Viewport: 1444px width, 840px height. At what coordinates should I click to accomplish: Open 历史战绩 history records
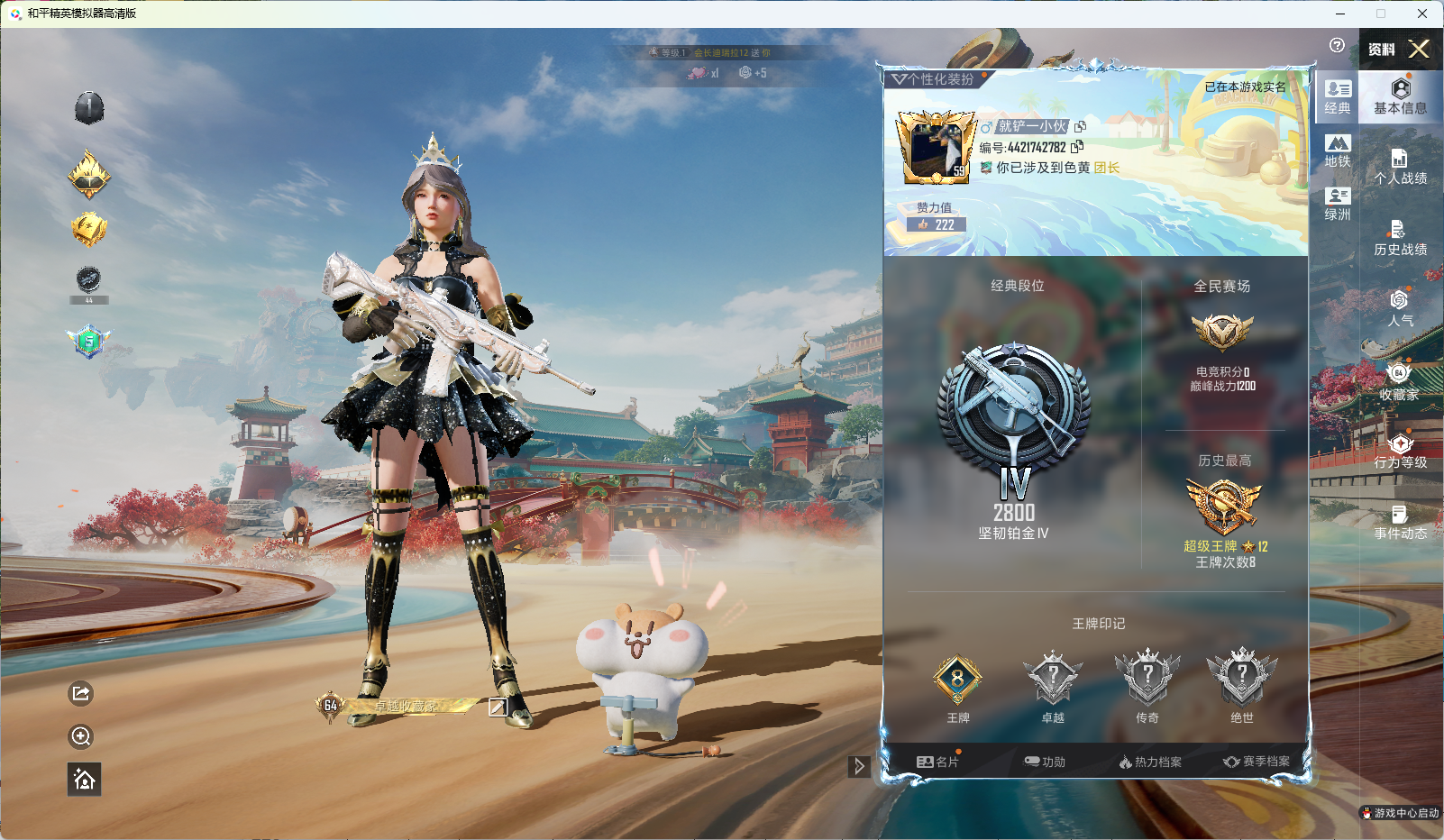pos(1400,238)
